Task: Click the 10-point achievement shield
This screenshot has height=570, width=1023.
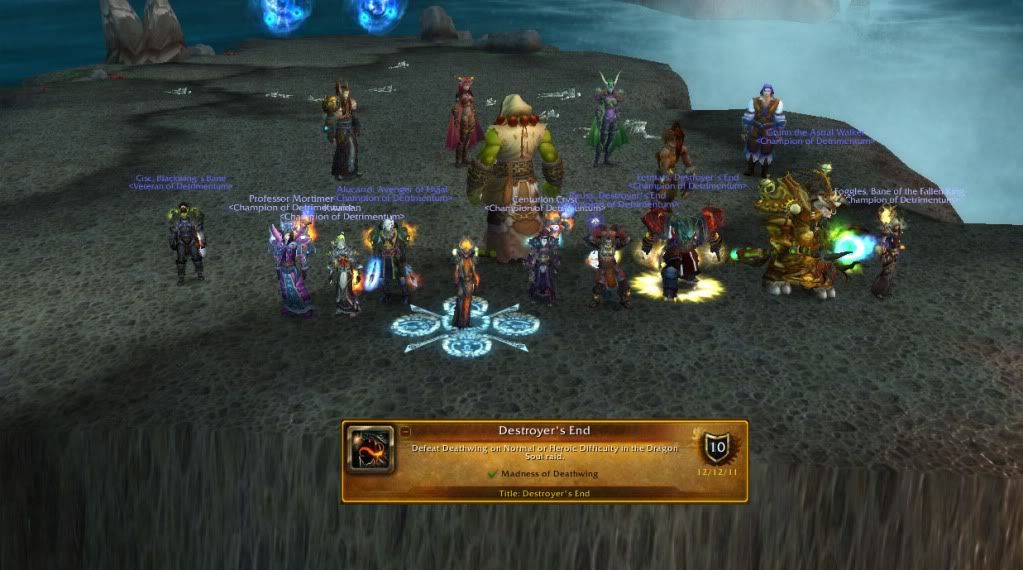Action: [x=716, y=447]
